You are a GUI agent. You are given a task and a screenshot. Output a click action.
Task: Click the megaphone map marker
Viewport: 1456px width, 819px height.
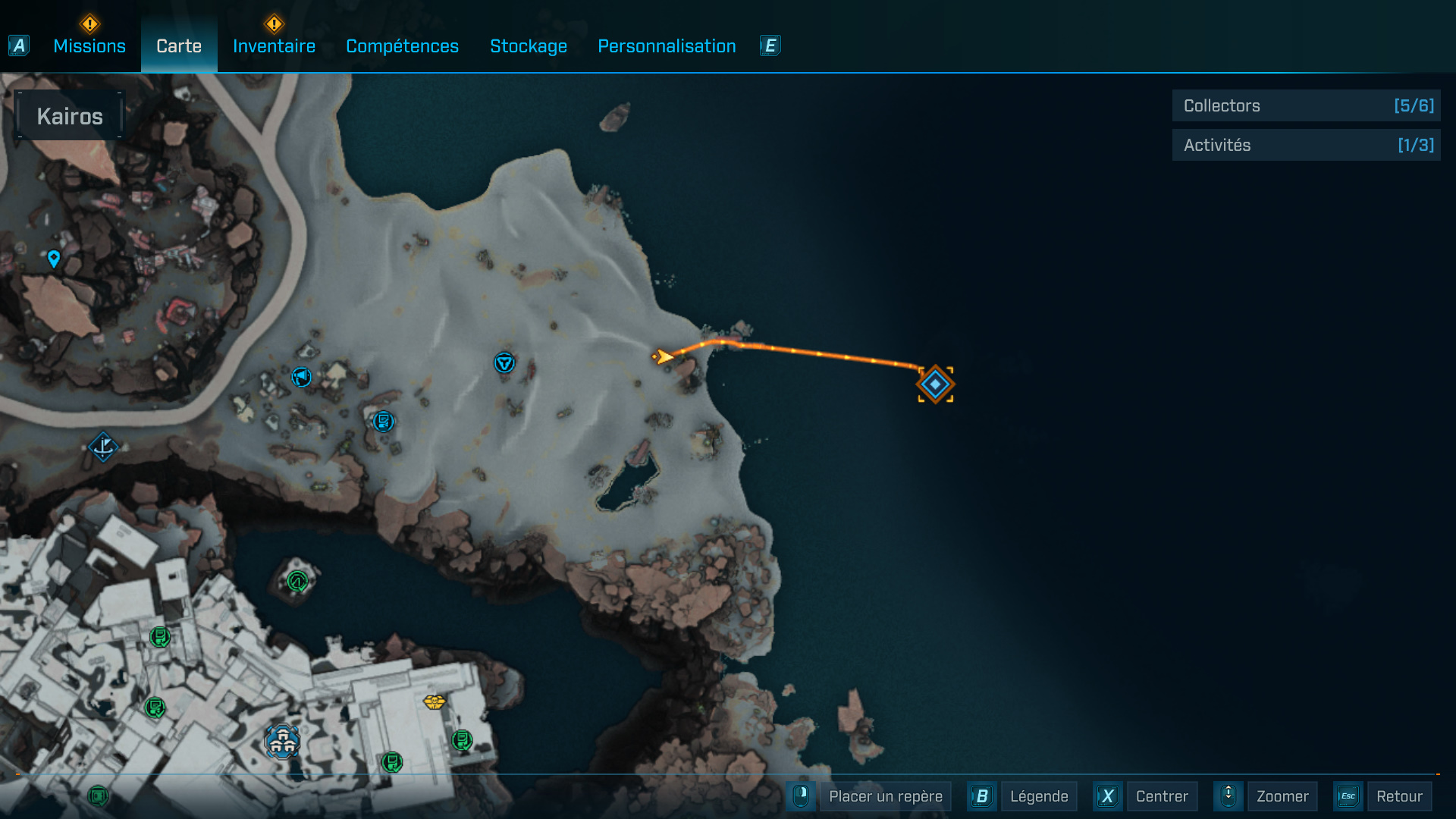coord(302,376)
